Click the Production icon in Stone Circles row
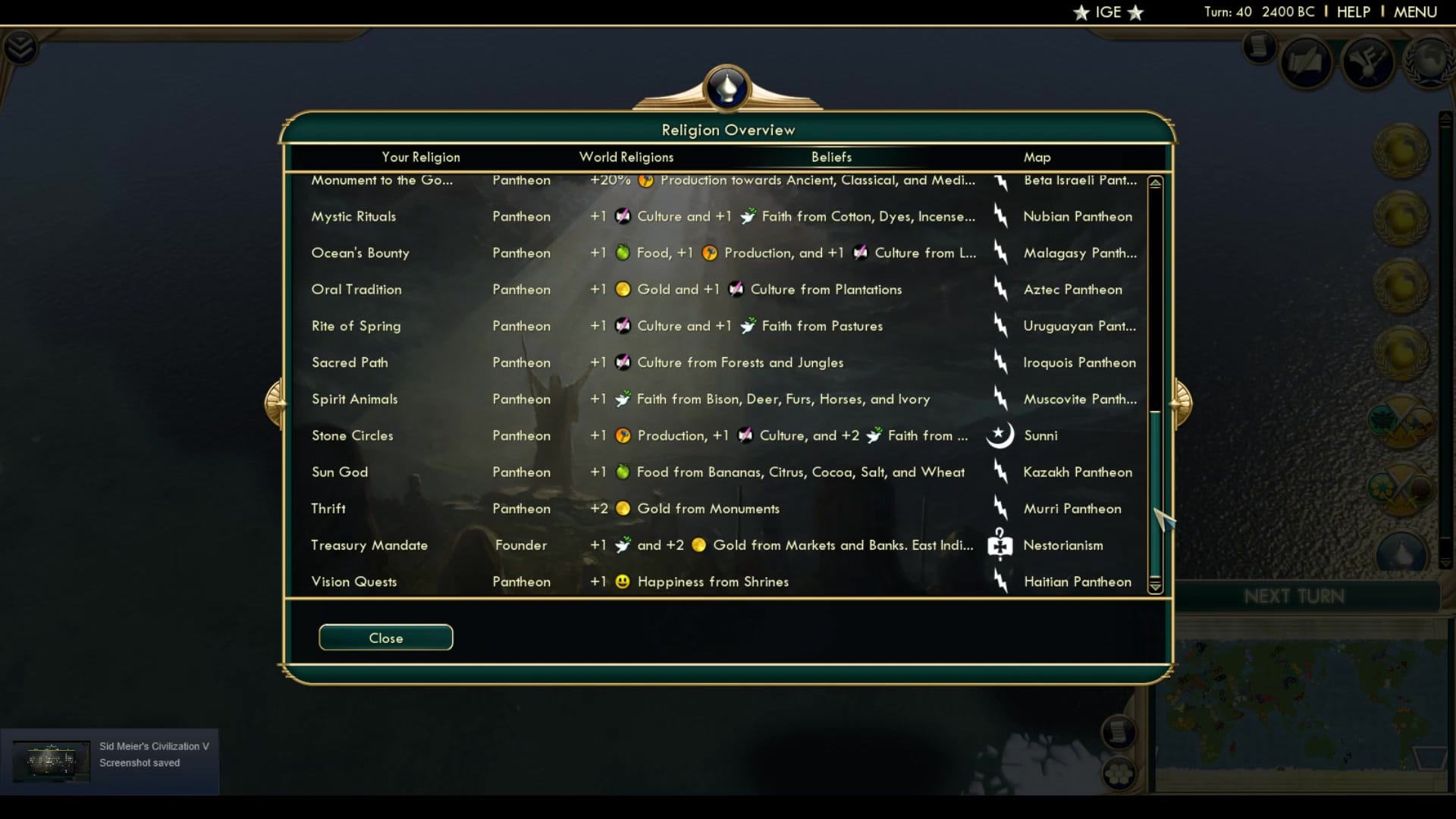Screen dimensions: 1456x819 (x=621, y=435)
